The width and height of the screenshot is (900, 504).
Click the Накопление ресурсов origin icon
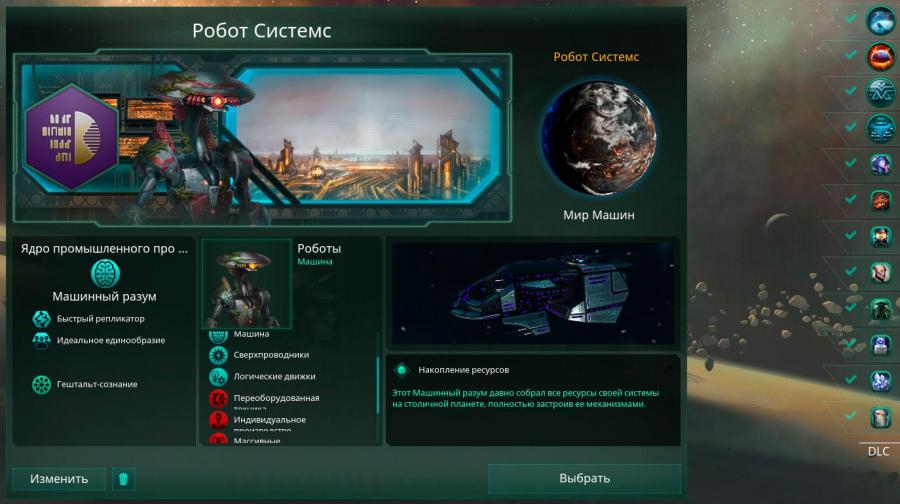click(x=402, y=369)
